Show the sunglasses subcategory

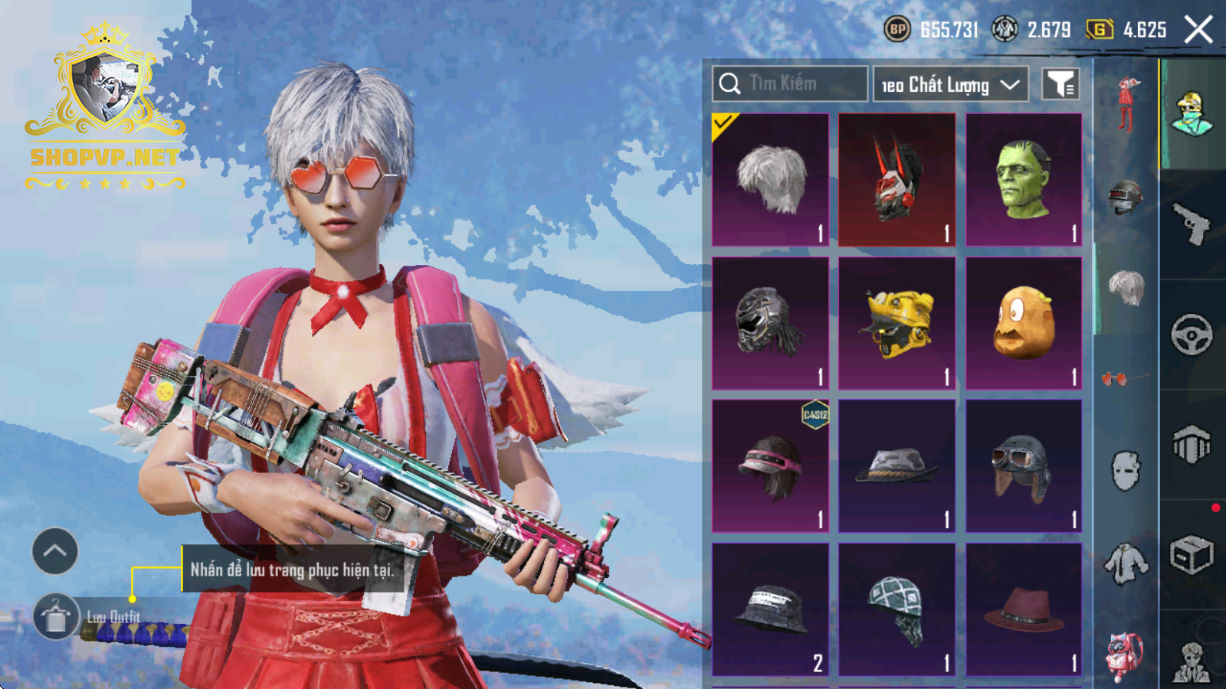pyautogui.click(x=1126, y=378)
